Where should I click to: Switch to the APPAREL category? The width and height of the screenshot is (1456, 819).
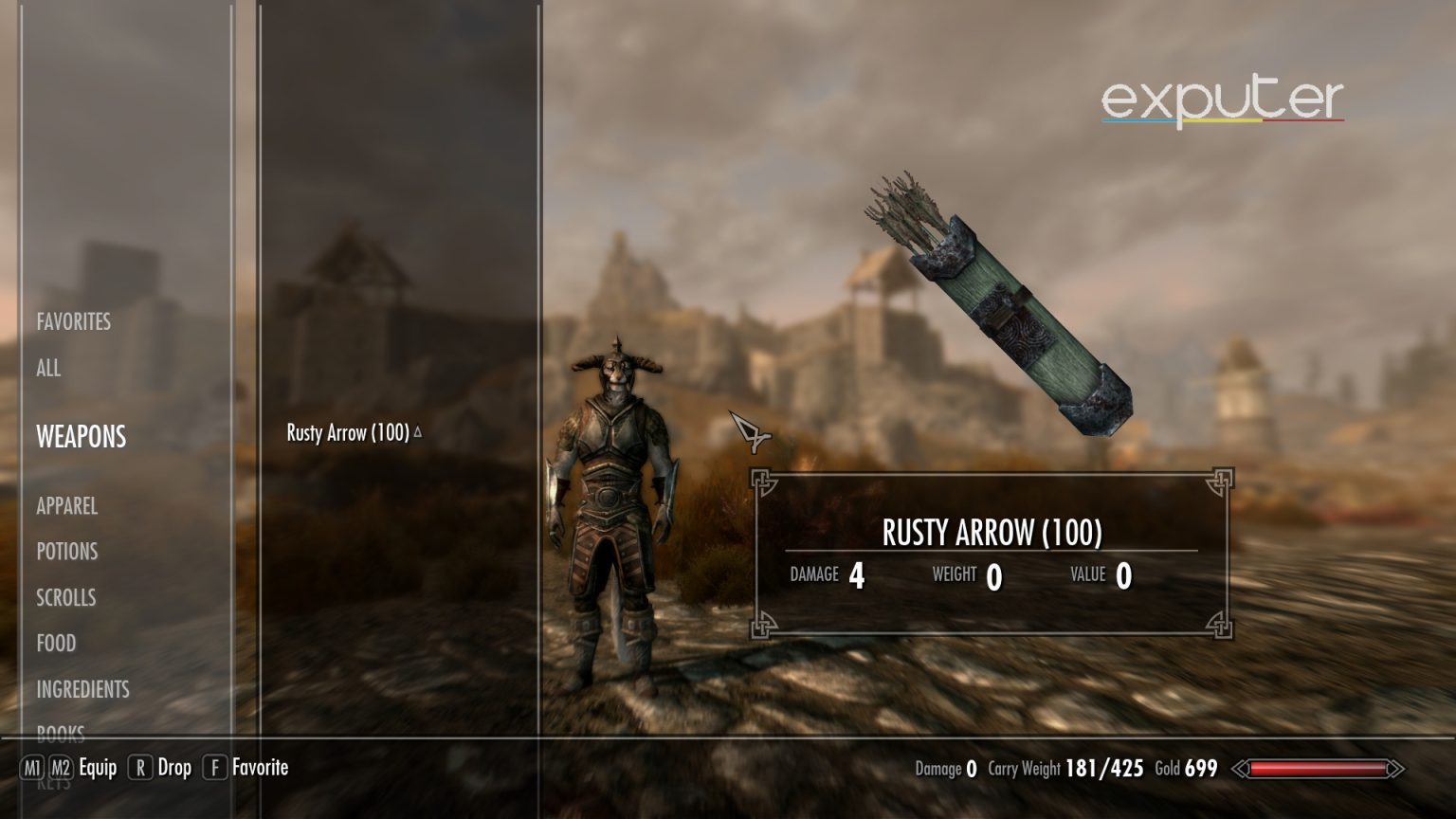coord(65,507)
